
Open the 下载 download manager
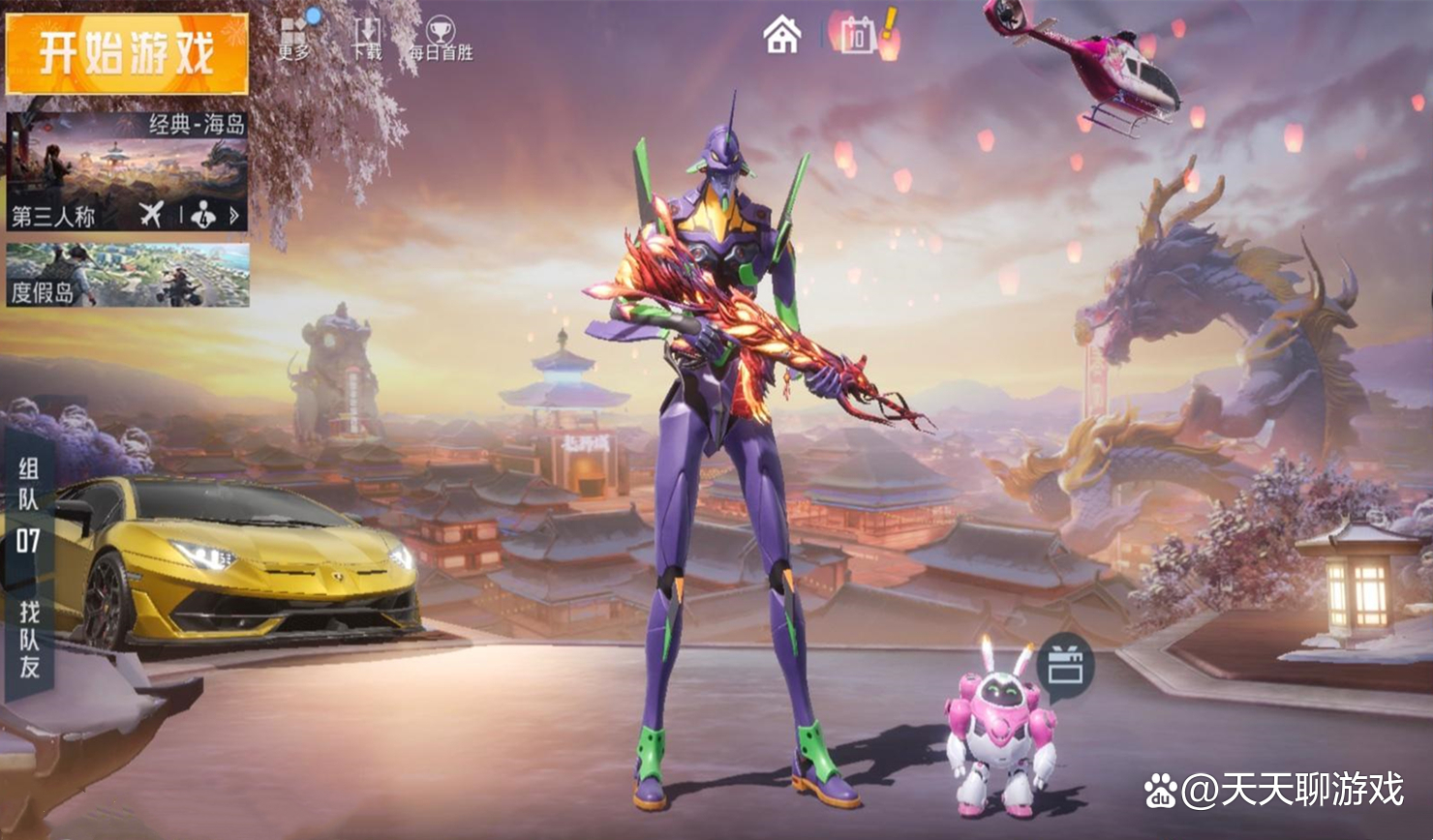click(x=366, y=38)
